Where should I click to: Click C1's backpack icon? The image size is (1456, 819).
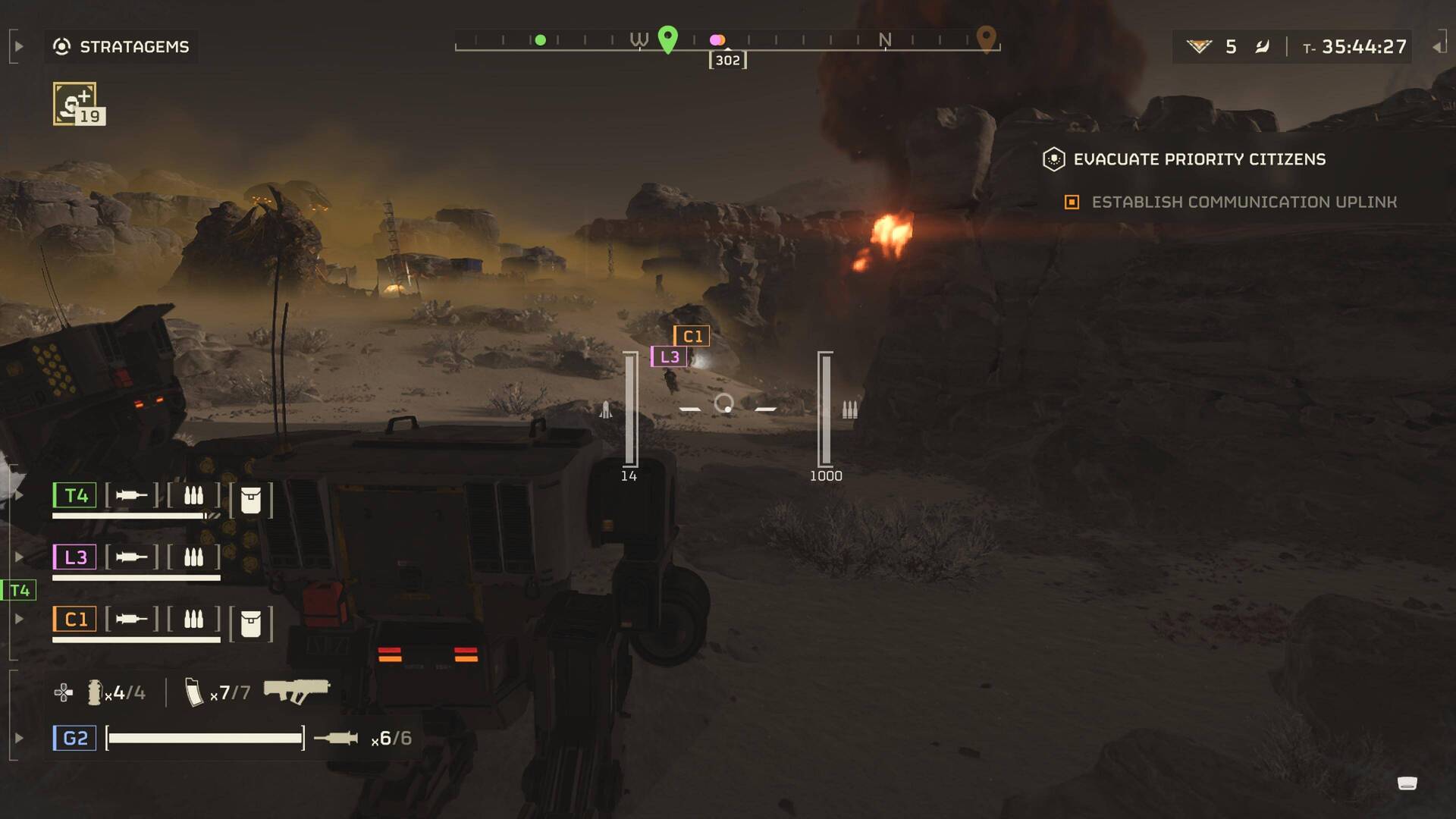tap(250, 623)
